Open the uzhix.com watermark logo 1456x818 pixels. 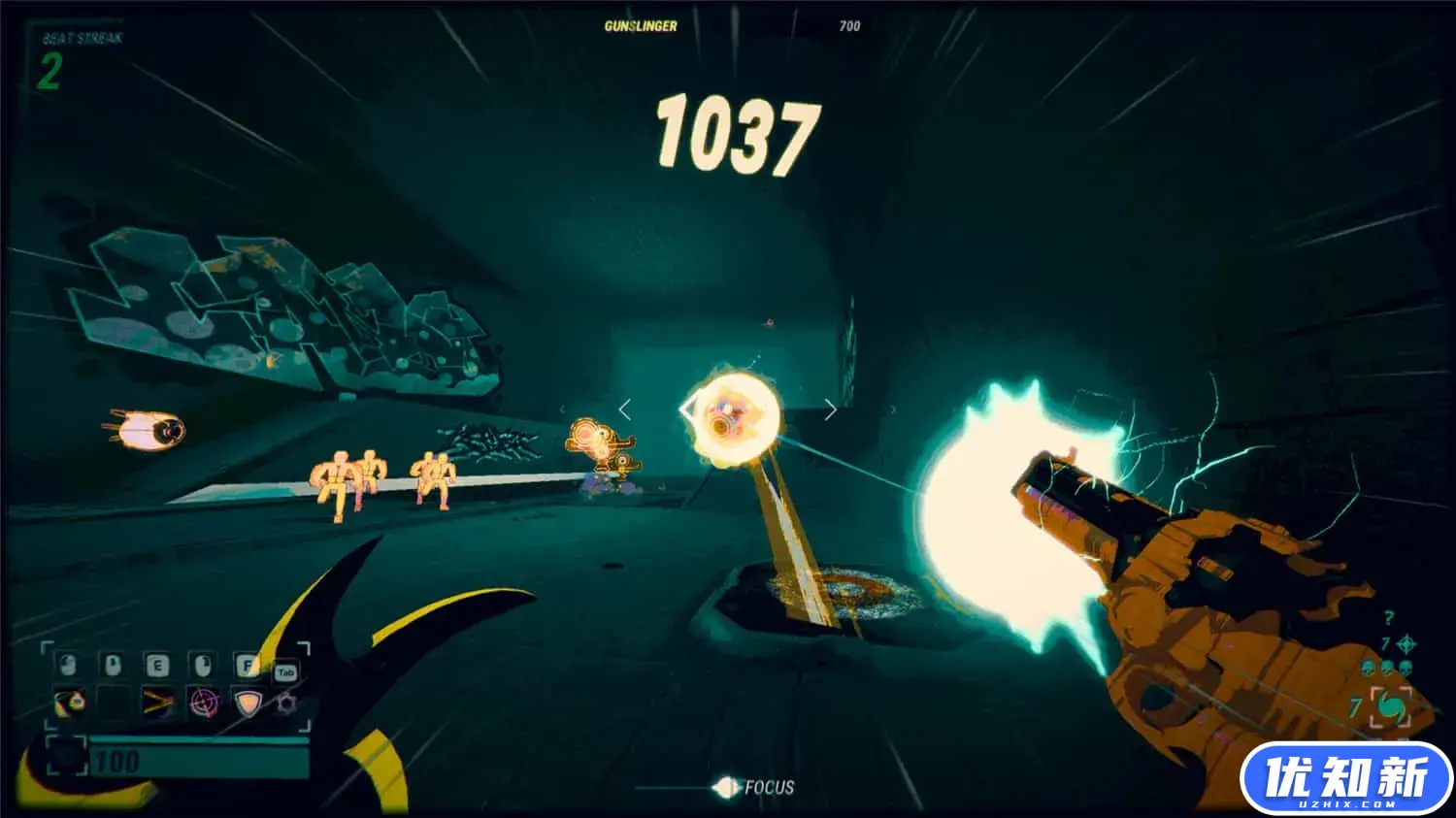tap(1345, 779)
